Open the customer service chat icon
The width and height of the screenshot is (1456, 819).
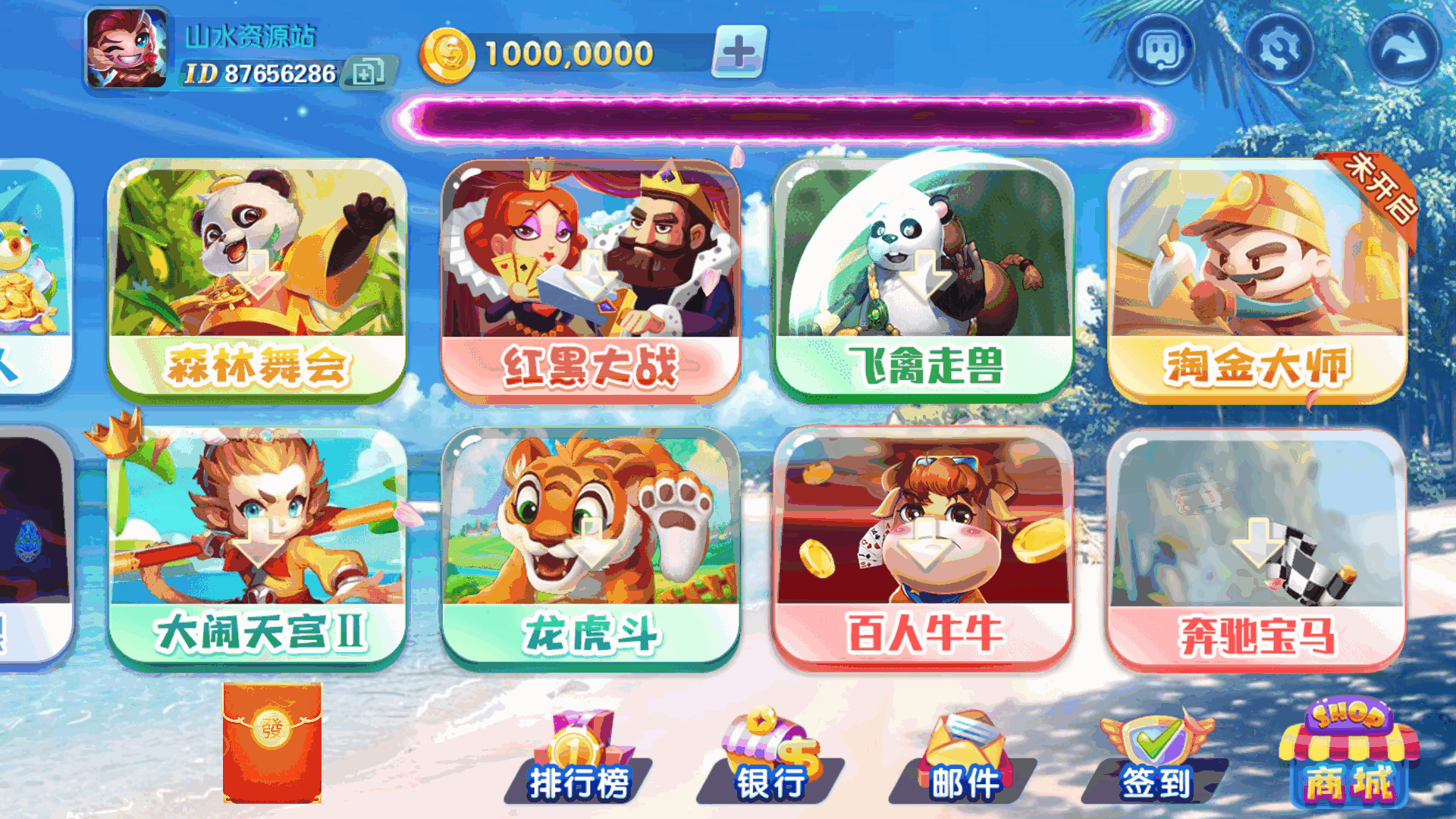(1159, 49)
